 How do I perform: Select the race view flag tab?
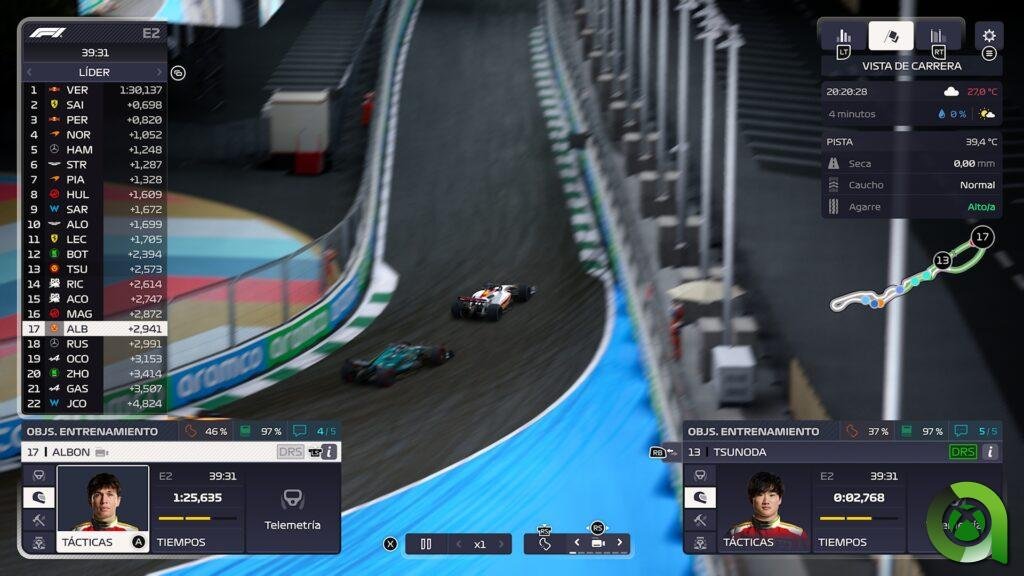[x=891, y=36]
